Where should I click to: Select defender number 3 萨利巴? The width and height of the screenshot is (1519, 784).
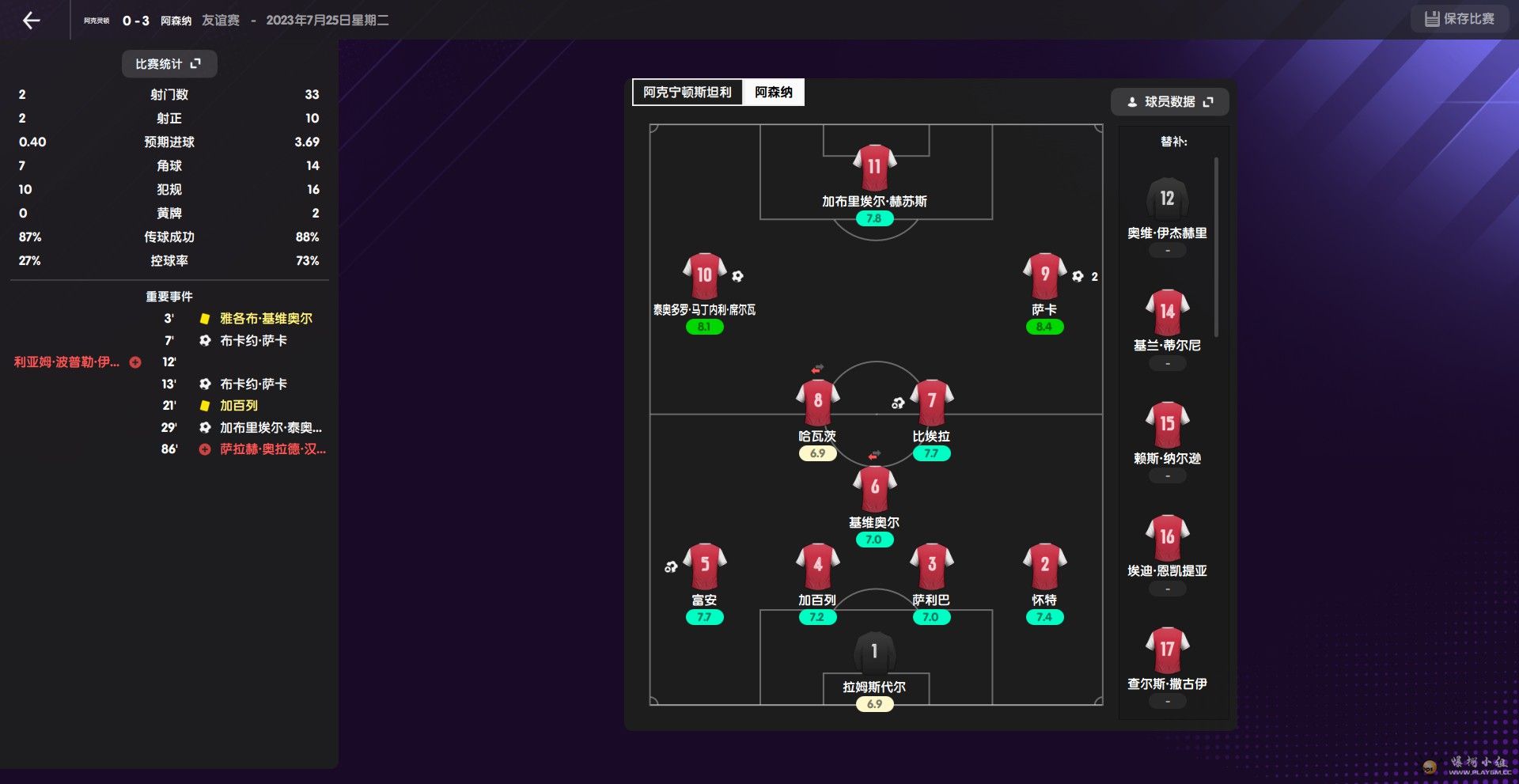click(931, 566)
